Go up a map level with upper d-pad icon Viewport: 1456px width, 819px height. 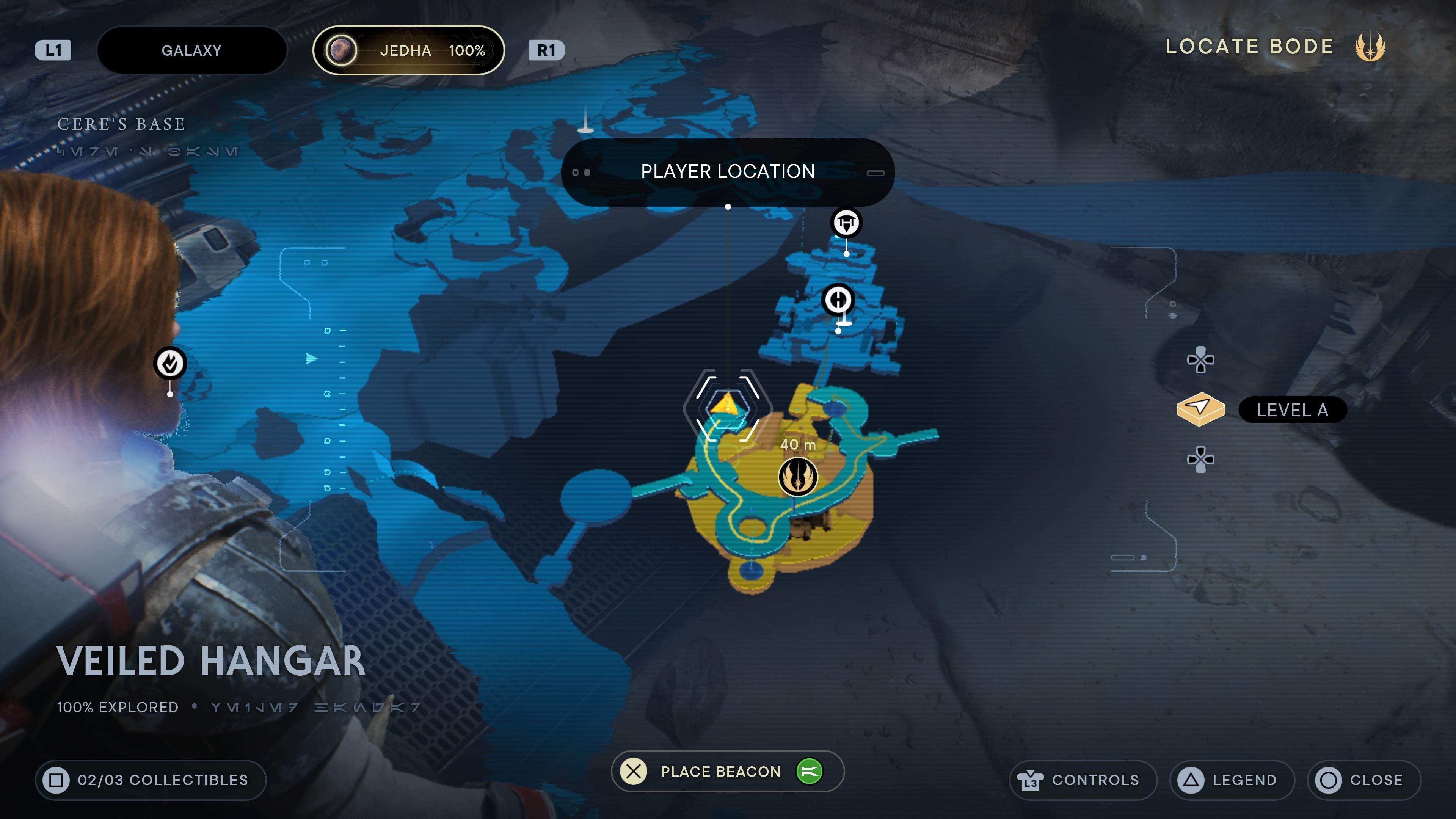pos(1200,360)
